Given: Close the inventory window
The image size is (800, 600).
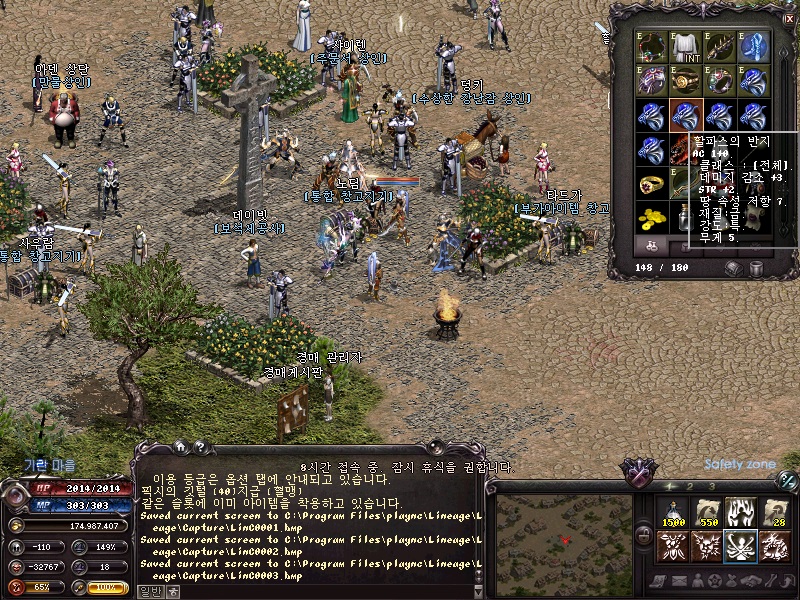Looking at the screenshot, I should click(x=789, y=18).
